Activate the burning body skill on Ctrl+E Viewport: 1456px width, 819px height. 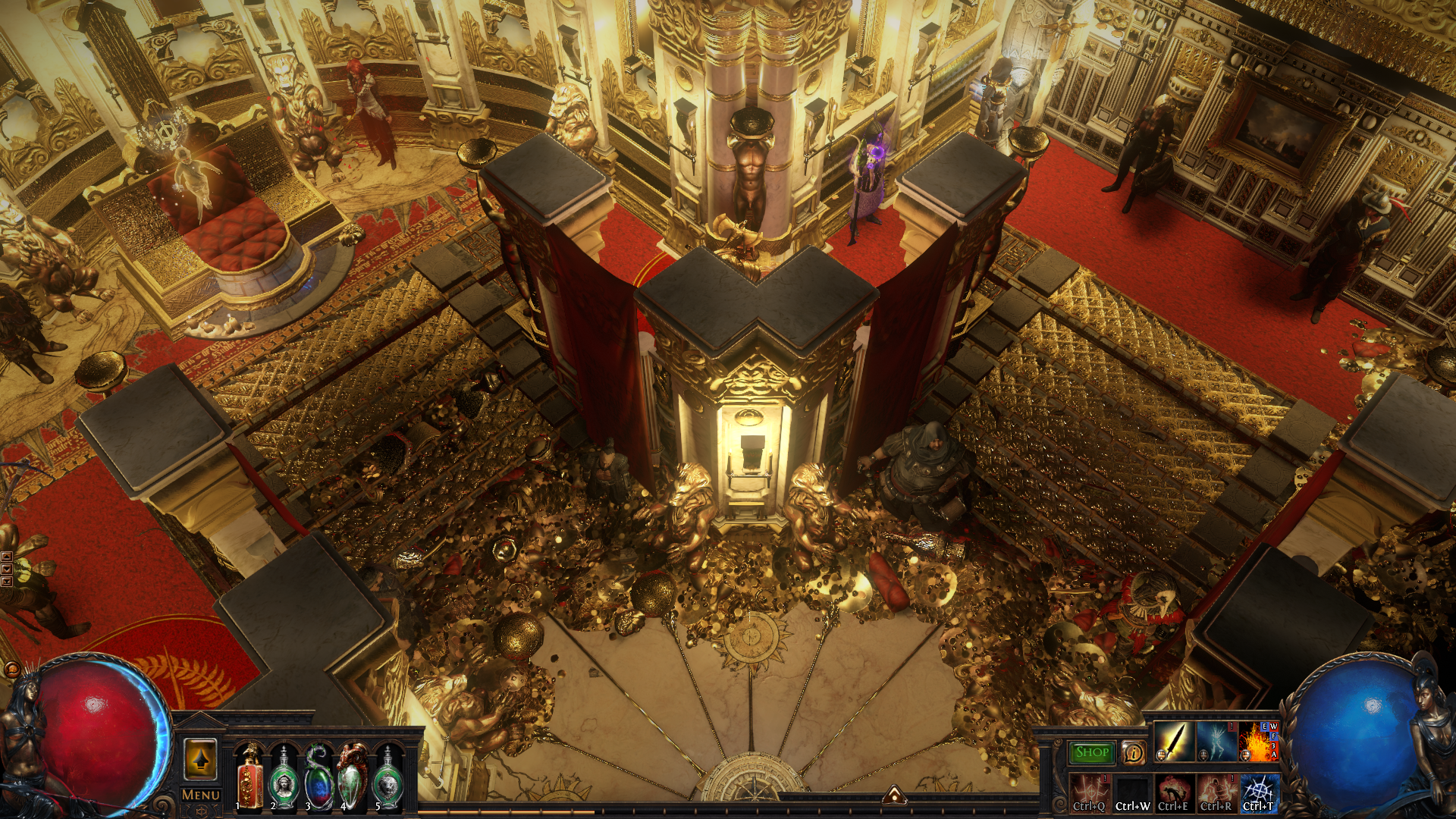1174,792
